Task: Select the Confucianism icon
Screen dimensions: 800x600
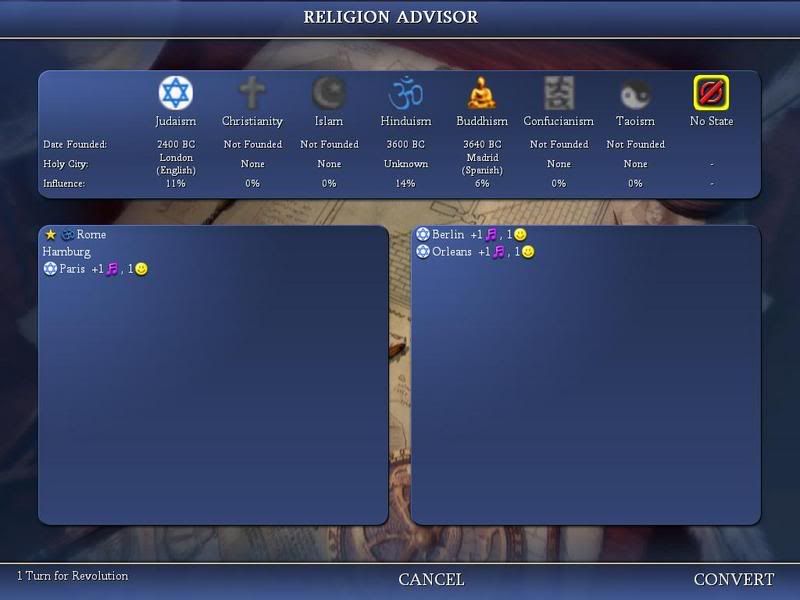Action: 558,93
